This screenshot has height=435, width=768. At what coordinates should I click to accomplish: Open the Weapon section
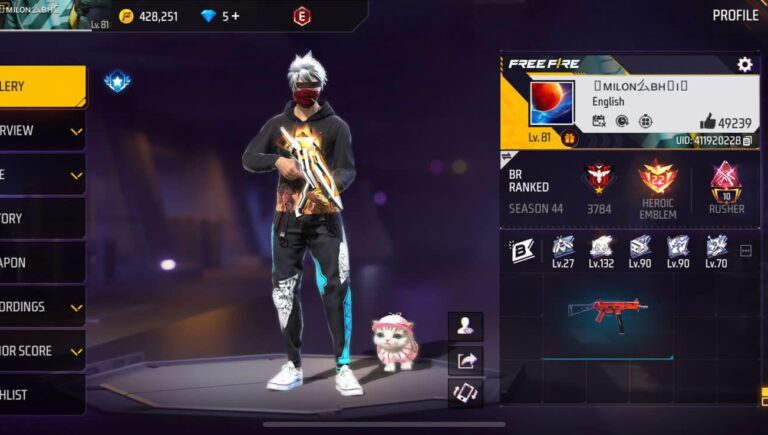[42, 262]
